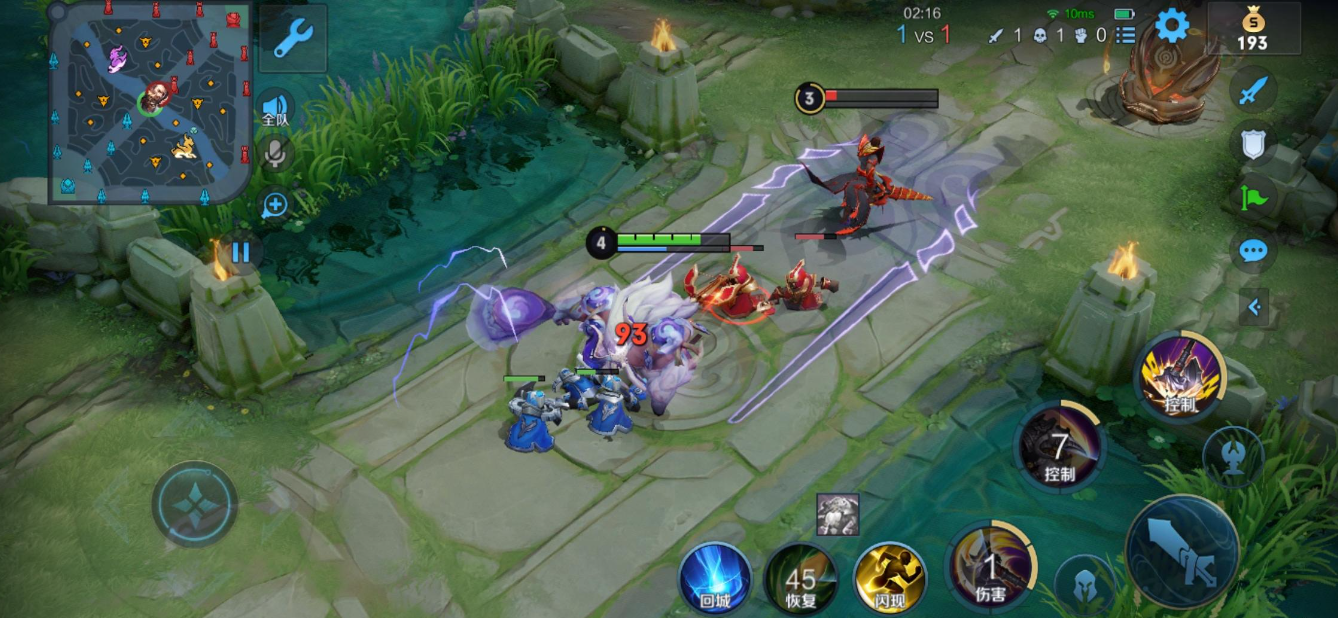Open the settings gear icon

[x=1171, y=27]
